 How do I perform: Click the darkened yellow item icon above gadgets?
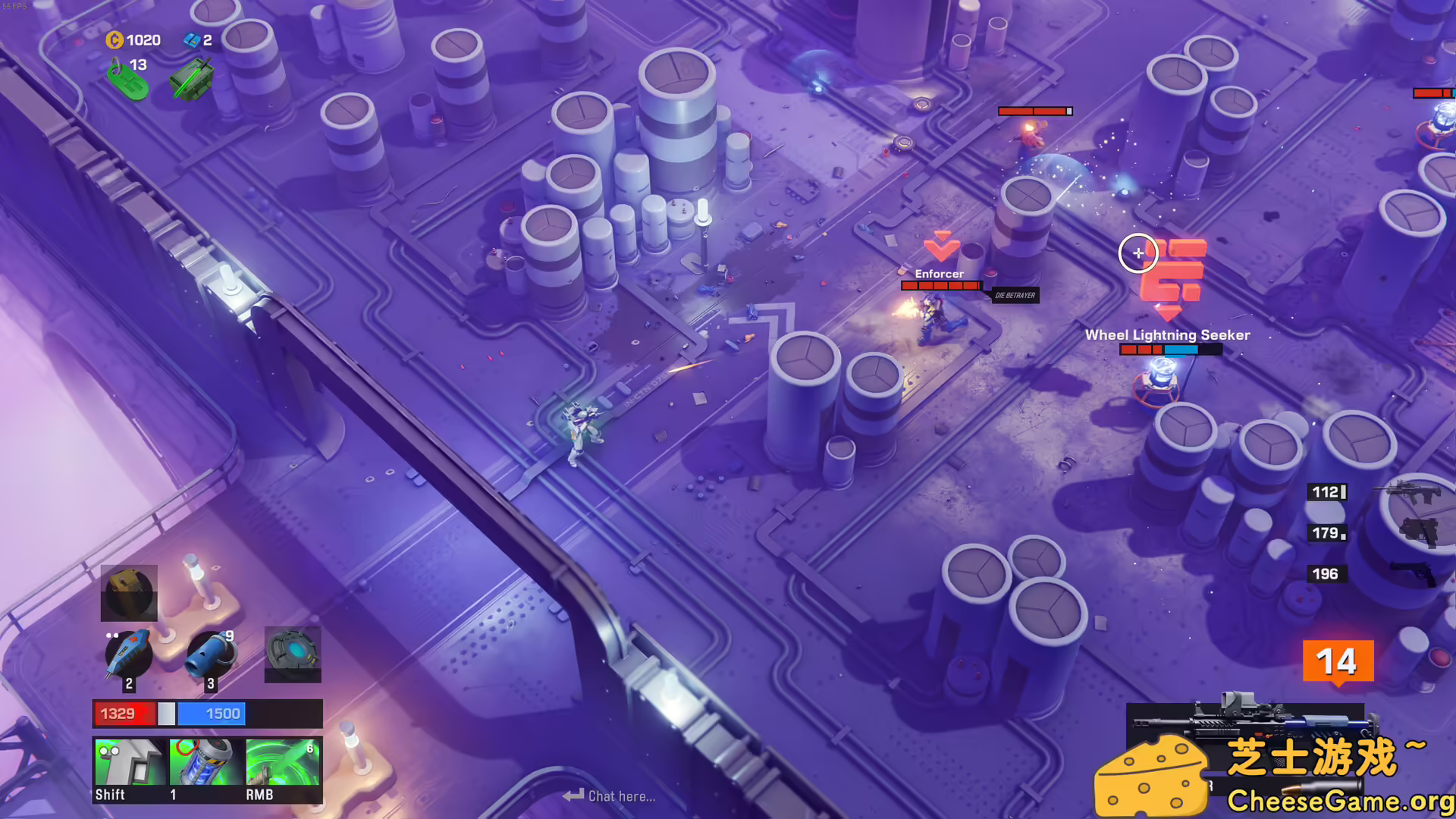click(128, 592)
